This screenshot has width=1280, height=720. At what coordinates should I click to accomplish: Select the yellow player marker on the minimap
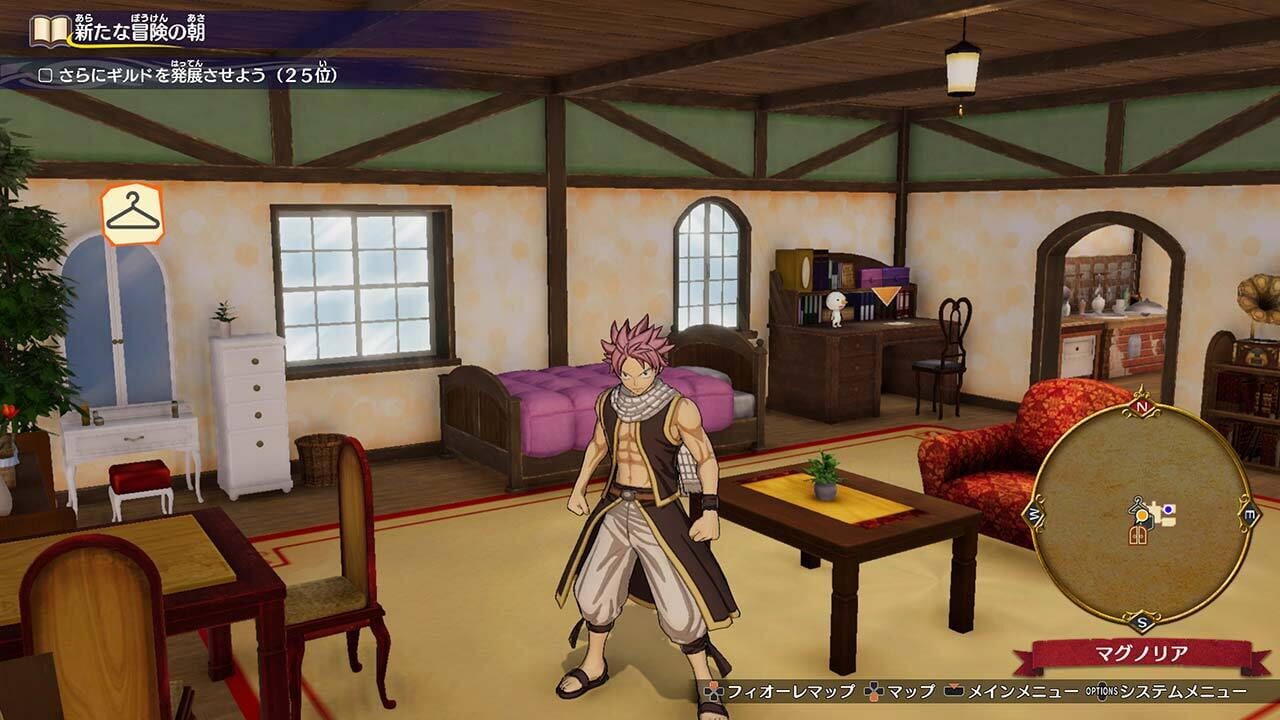pyautogui.click(x=1140, y=516)
